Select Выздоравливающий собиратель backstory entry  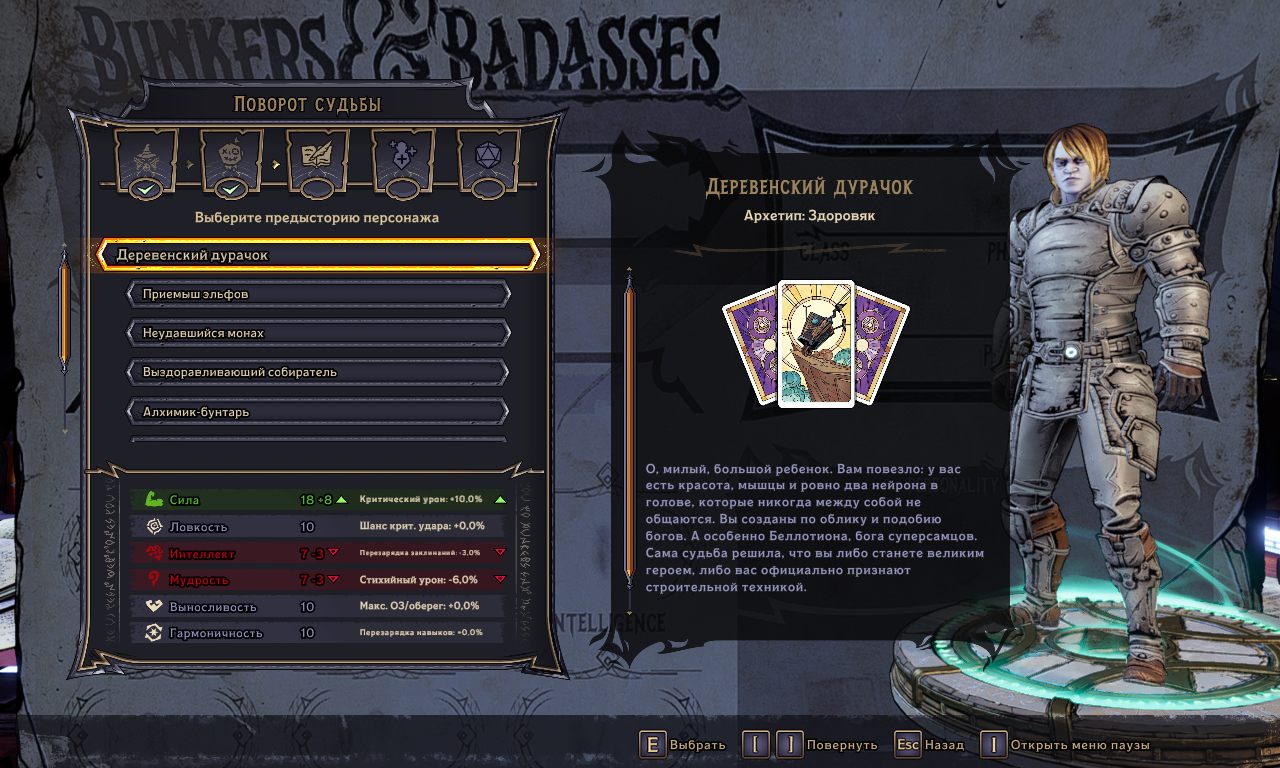coord(318,372)
